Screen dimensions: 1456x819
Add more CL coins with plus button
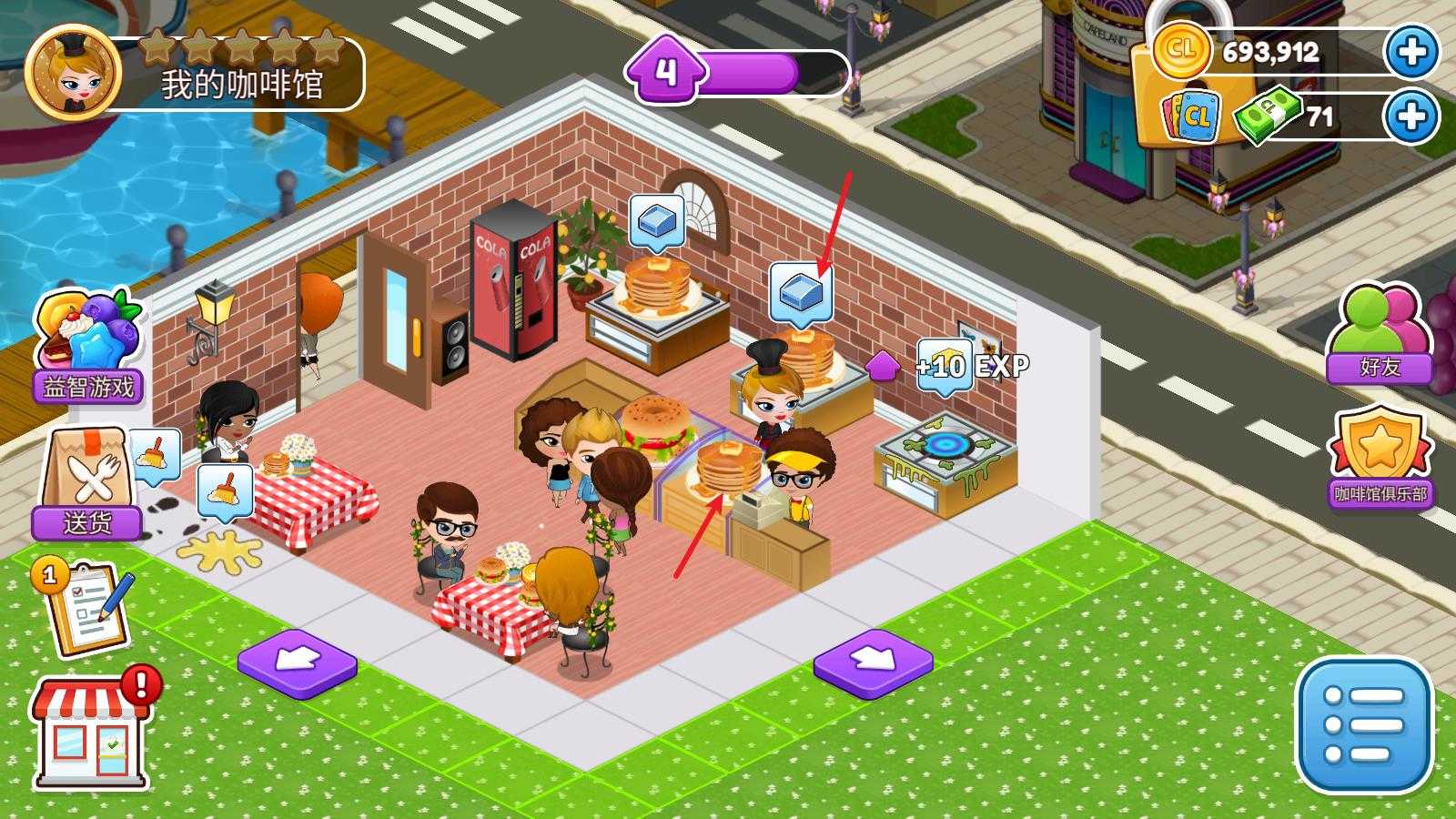(x=1411, y=52)
